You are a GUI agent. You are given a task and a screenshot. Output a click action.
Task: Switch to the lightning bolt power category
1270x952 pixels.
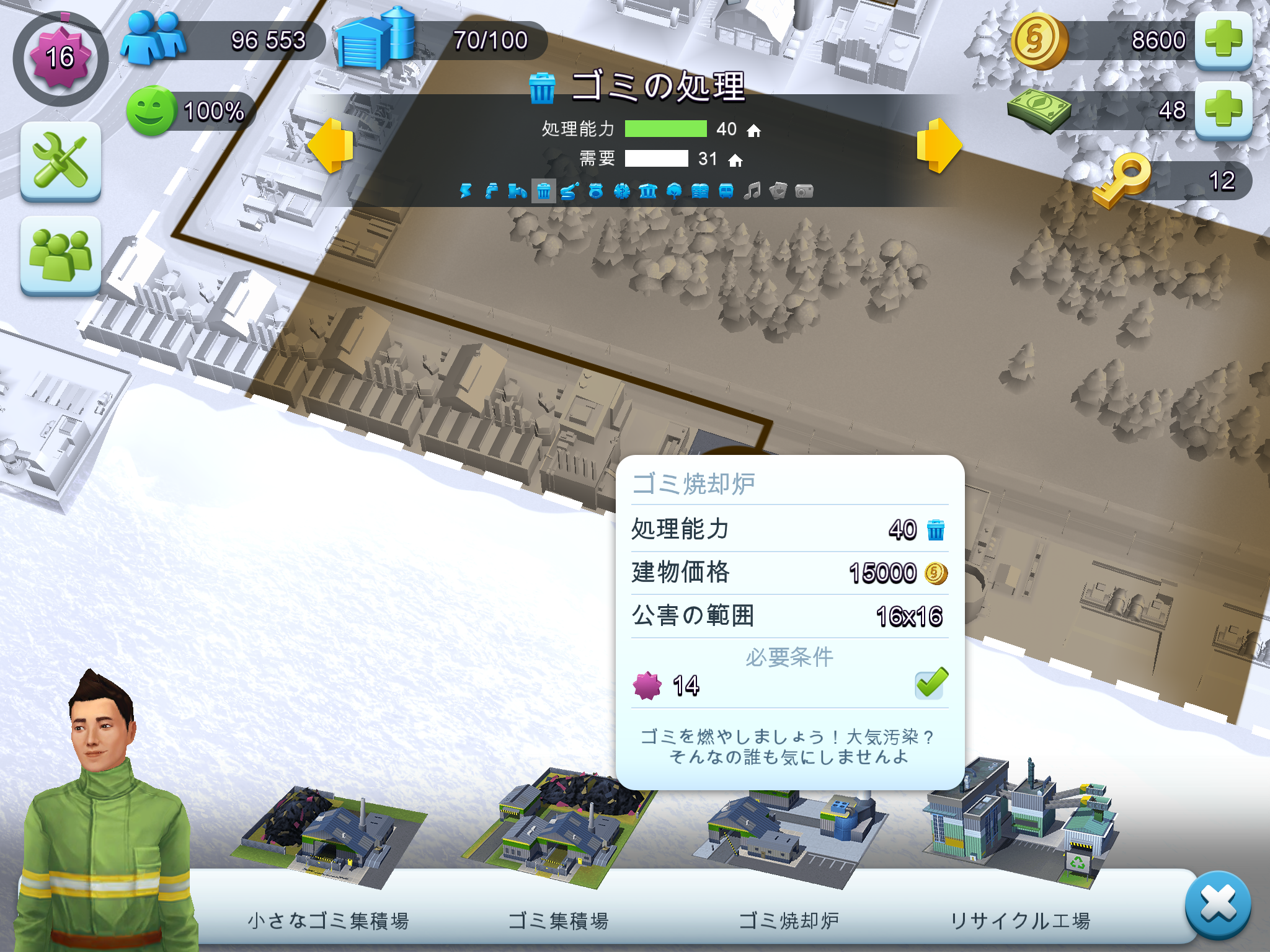465,191
